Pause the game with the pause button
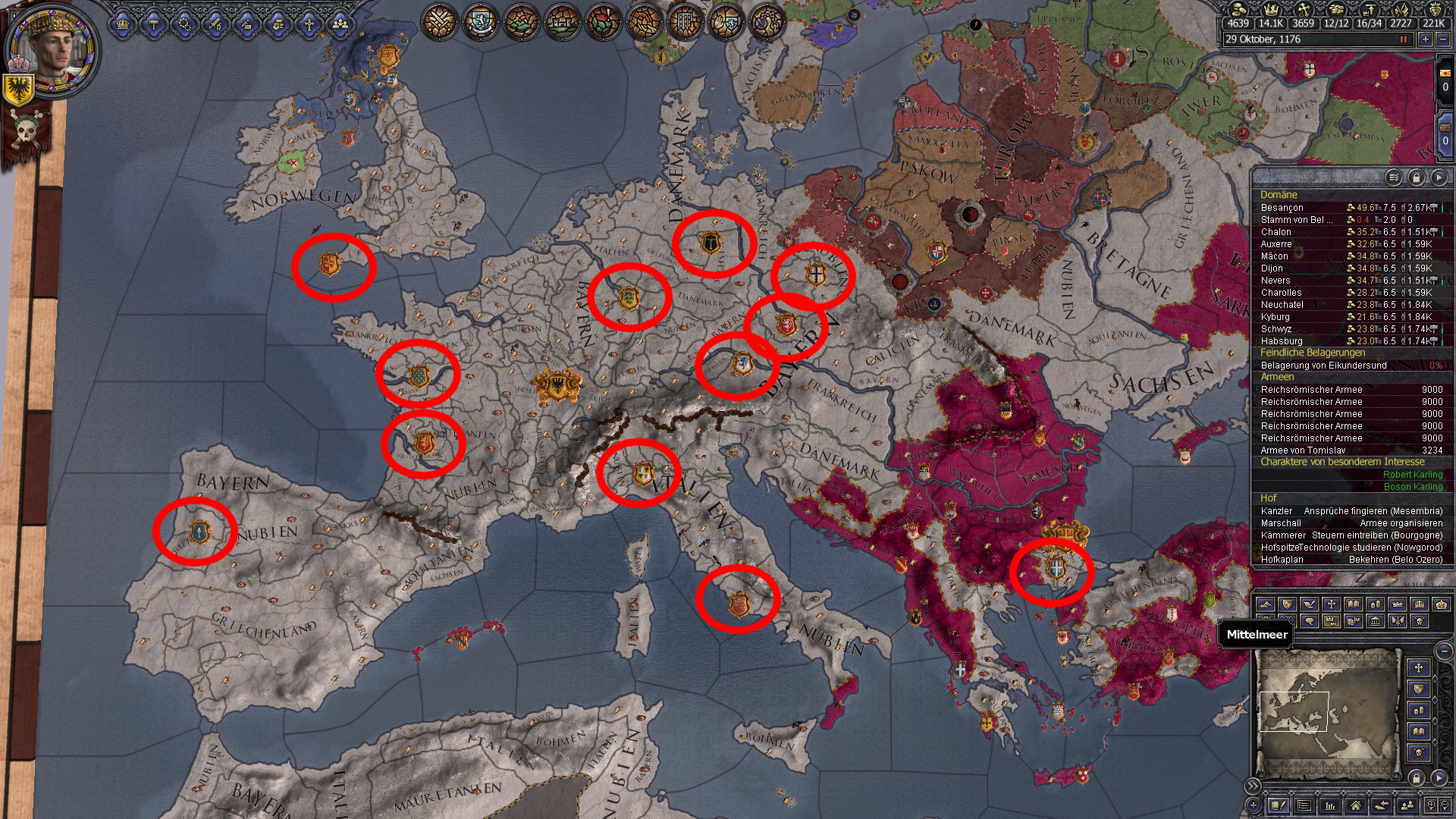Screen dimensions: 1456x819 click(x=1404, y=39)
